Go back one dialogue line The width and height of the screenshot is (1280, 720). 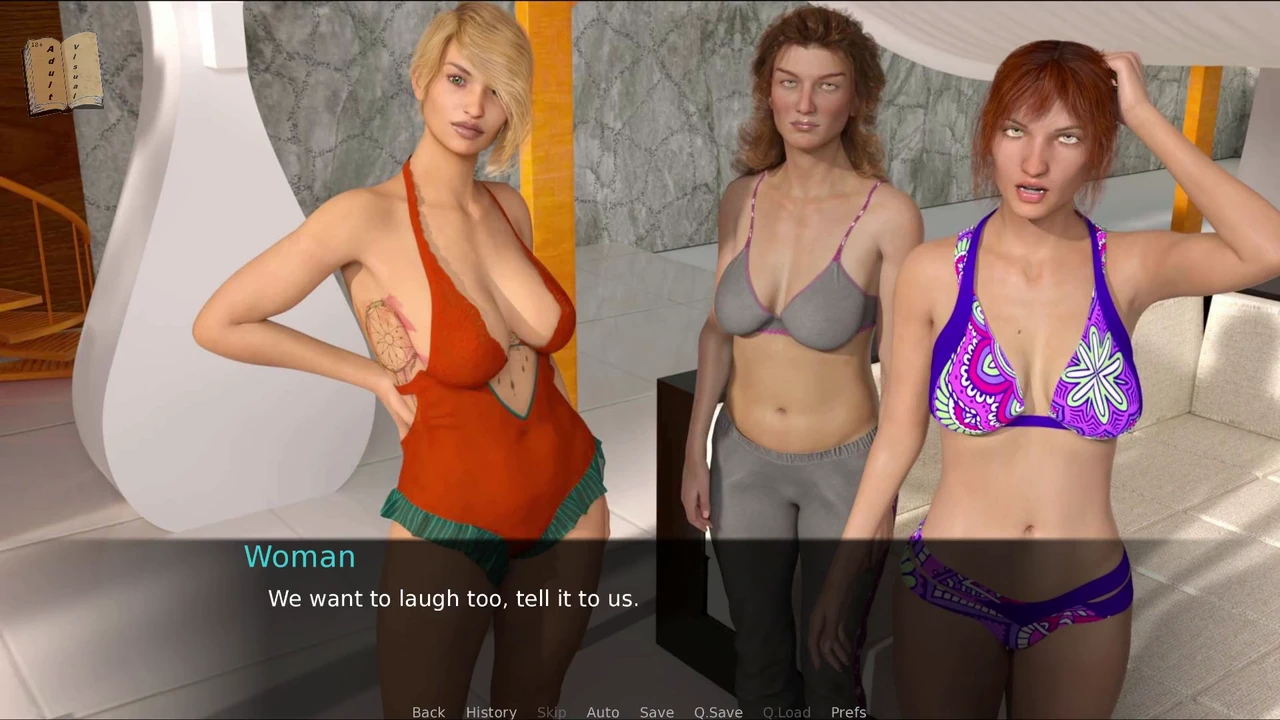(x=428, y=712)
